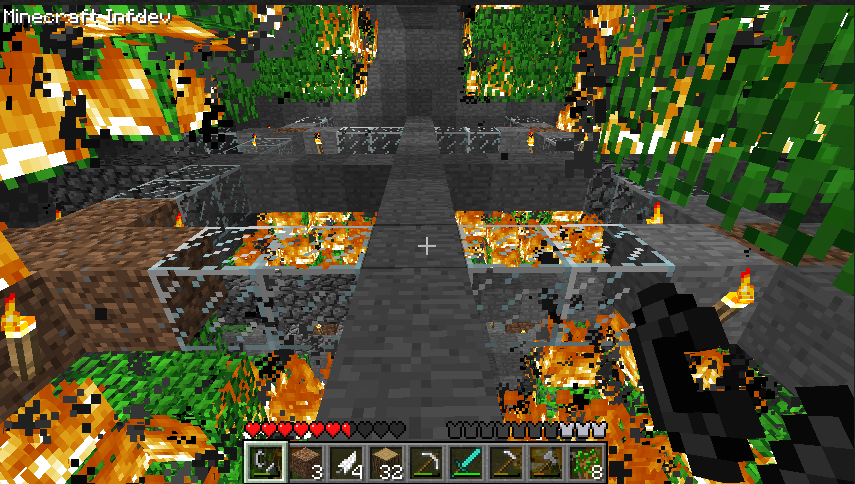
Task: Select the stone axe slot
Action: tap(547, 462)
